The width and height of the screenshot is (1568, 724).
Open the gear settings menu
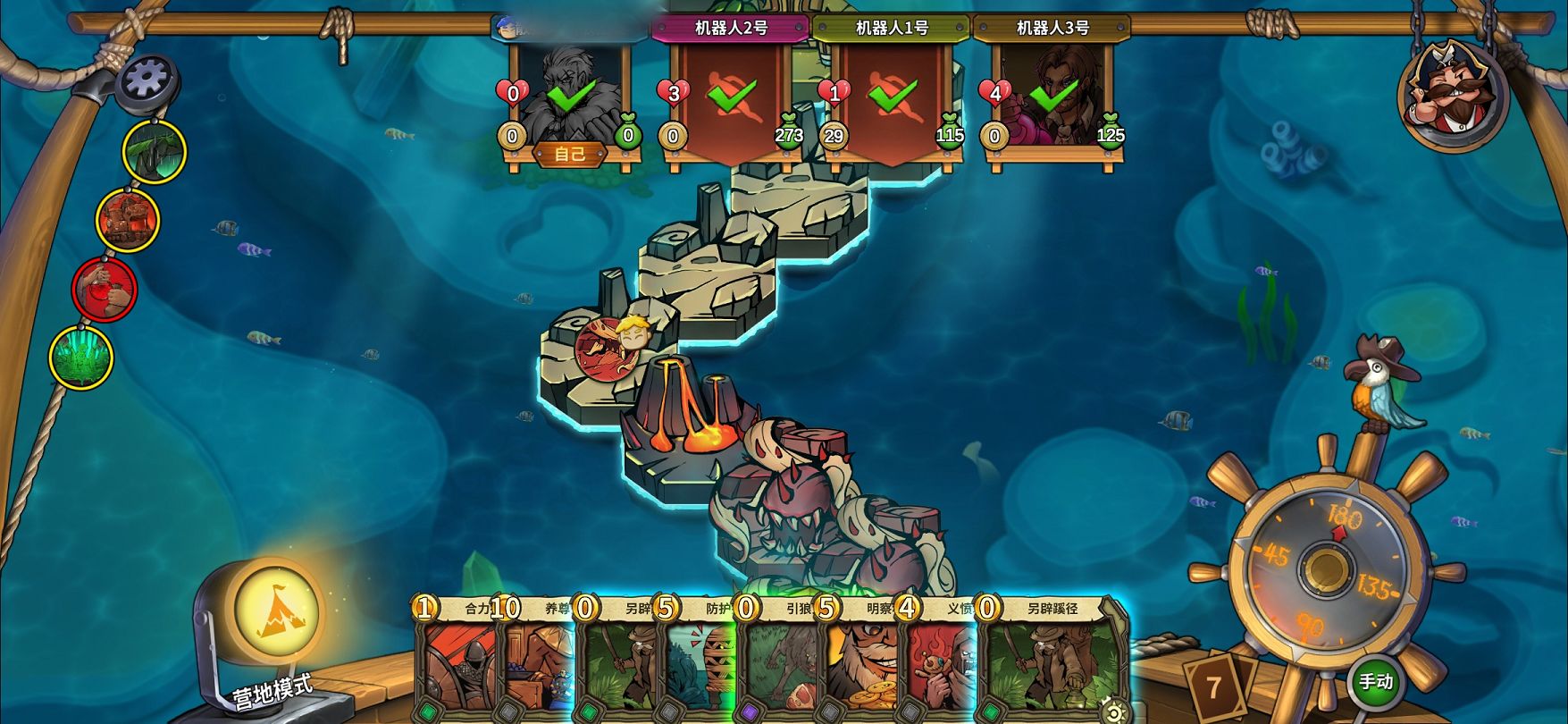pyautogui.click(x=147, y=80)
